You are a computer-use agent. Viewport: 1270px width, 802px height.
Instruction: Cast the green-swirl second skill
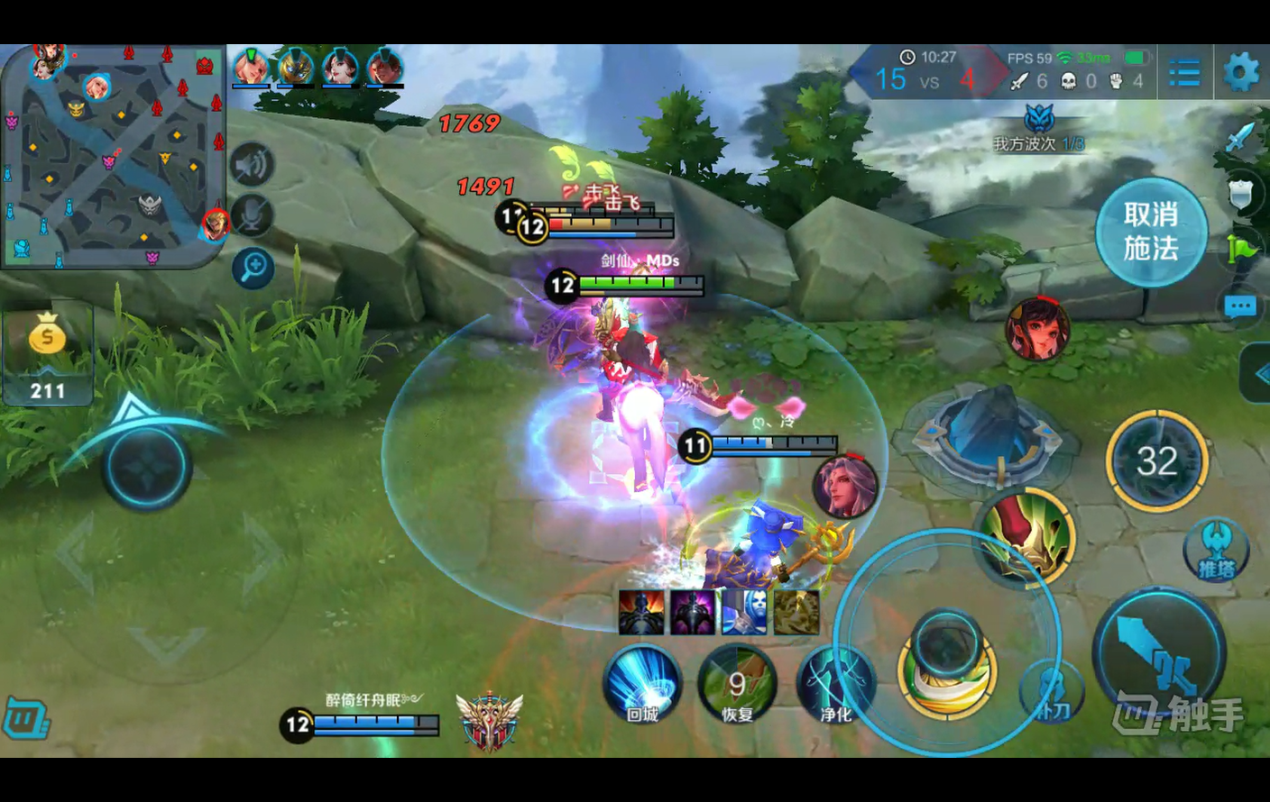click(1025, 537)
